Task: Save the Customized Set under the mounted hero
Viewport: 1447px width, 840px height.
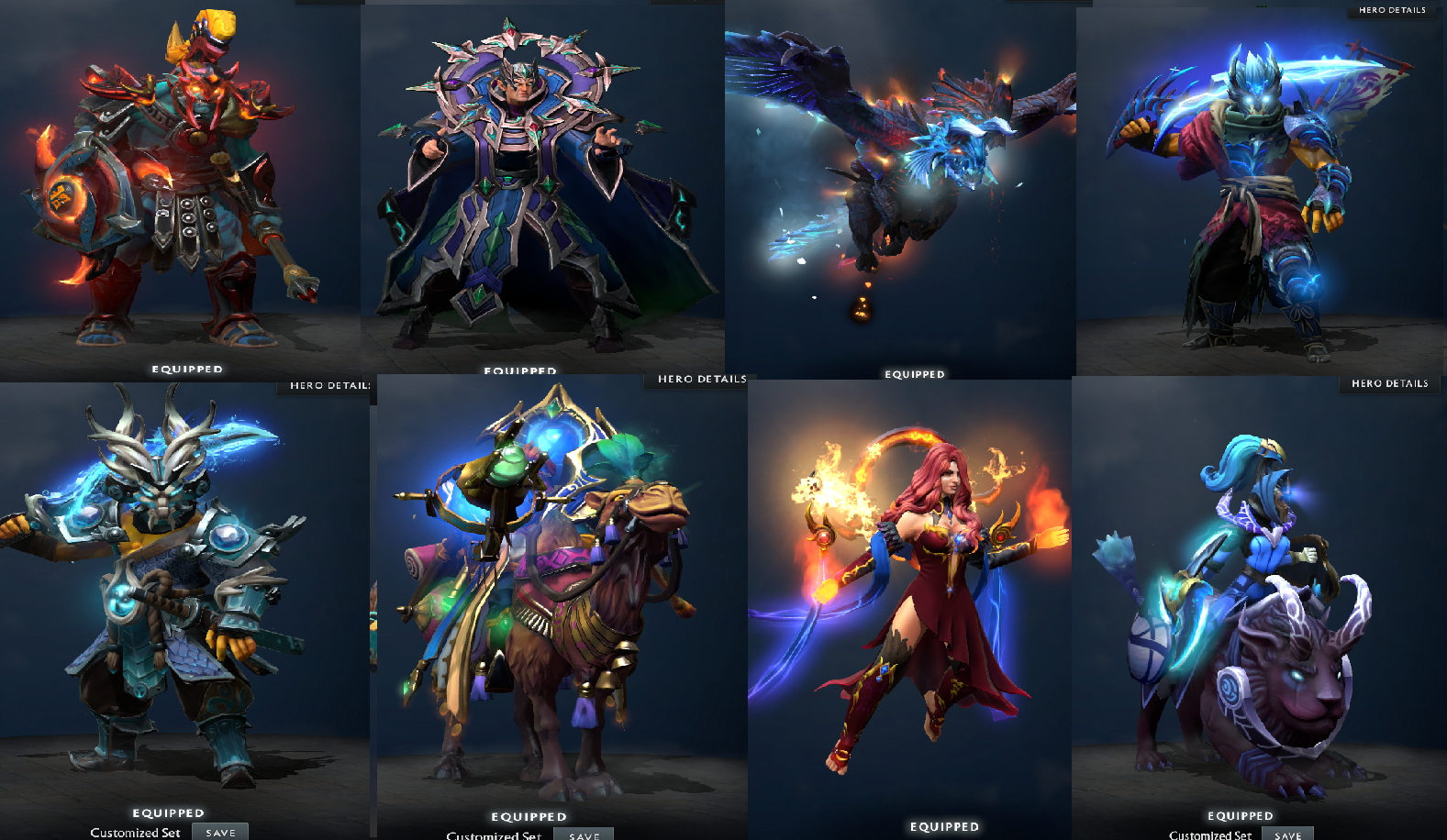Action: point(1288,834)
